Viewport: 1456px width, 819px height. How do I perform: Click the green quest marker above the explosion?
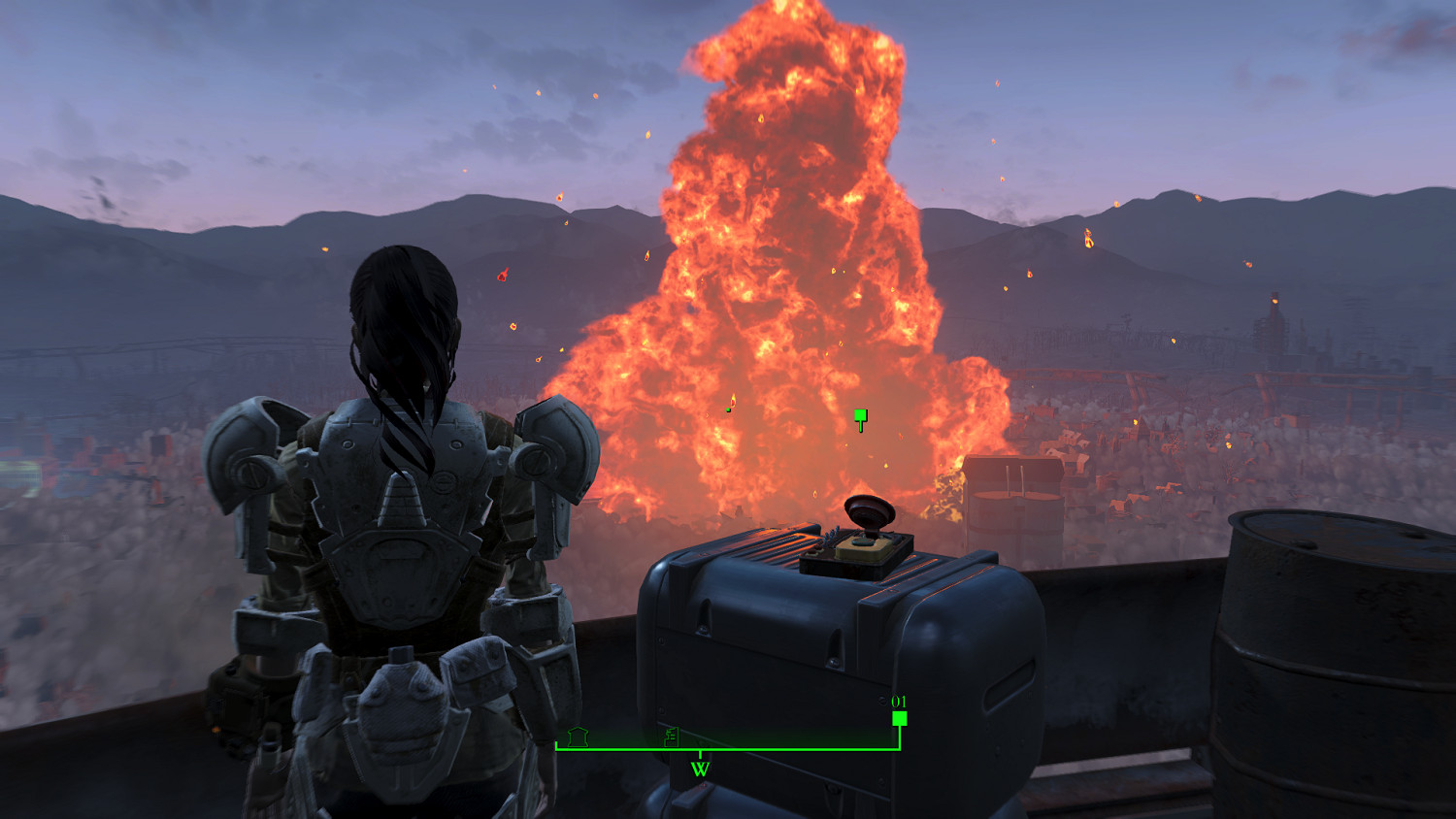[860, 418]
